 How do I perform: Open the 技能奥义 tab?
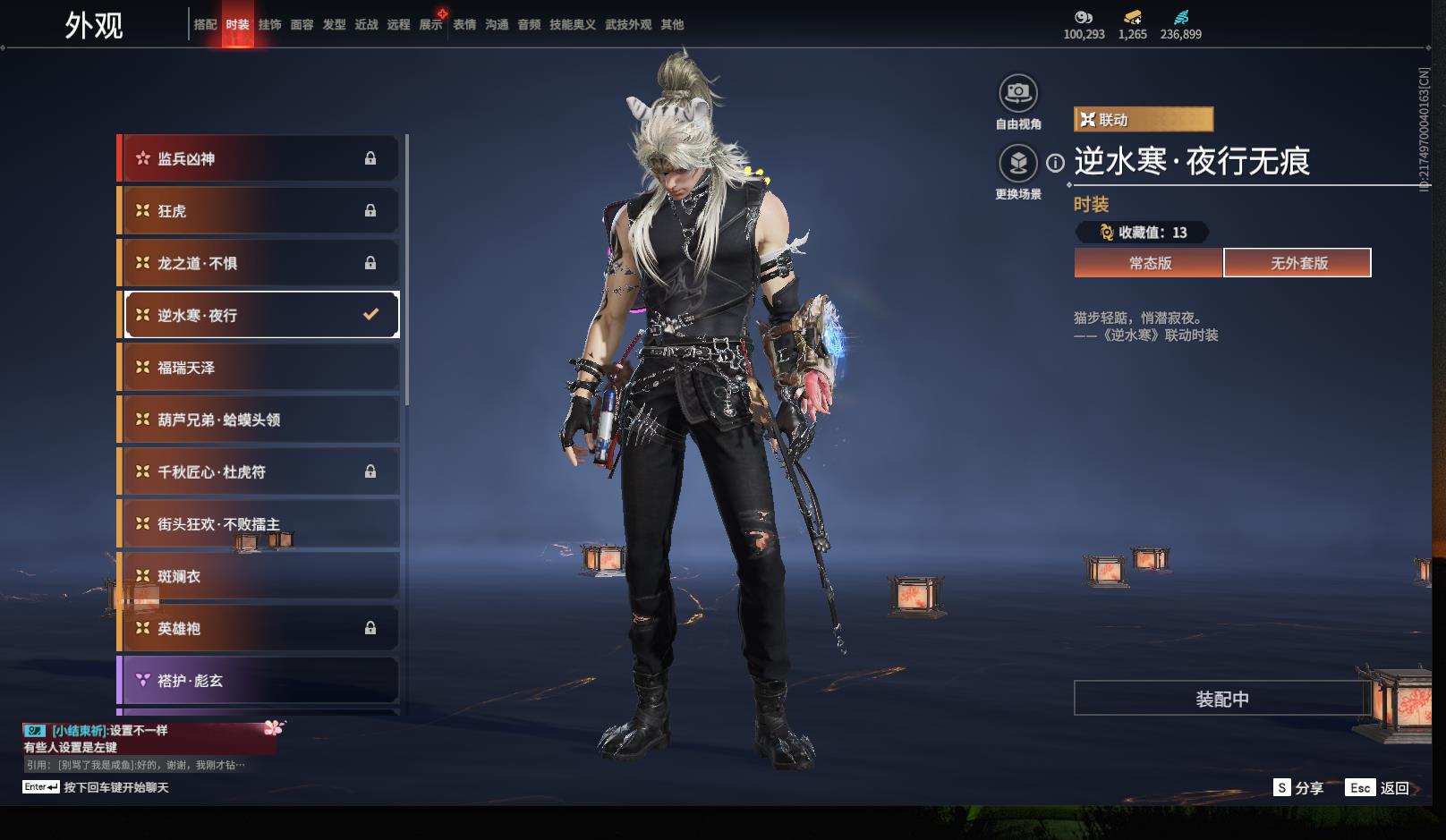572,25
